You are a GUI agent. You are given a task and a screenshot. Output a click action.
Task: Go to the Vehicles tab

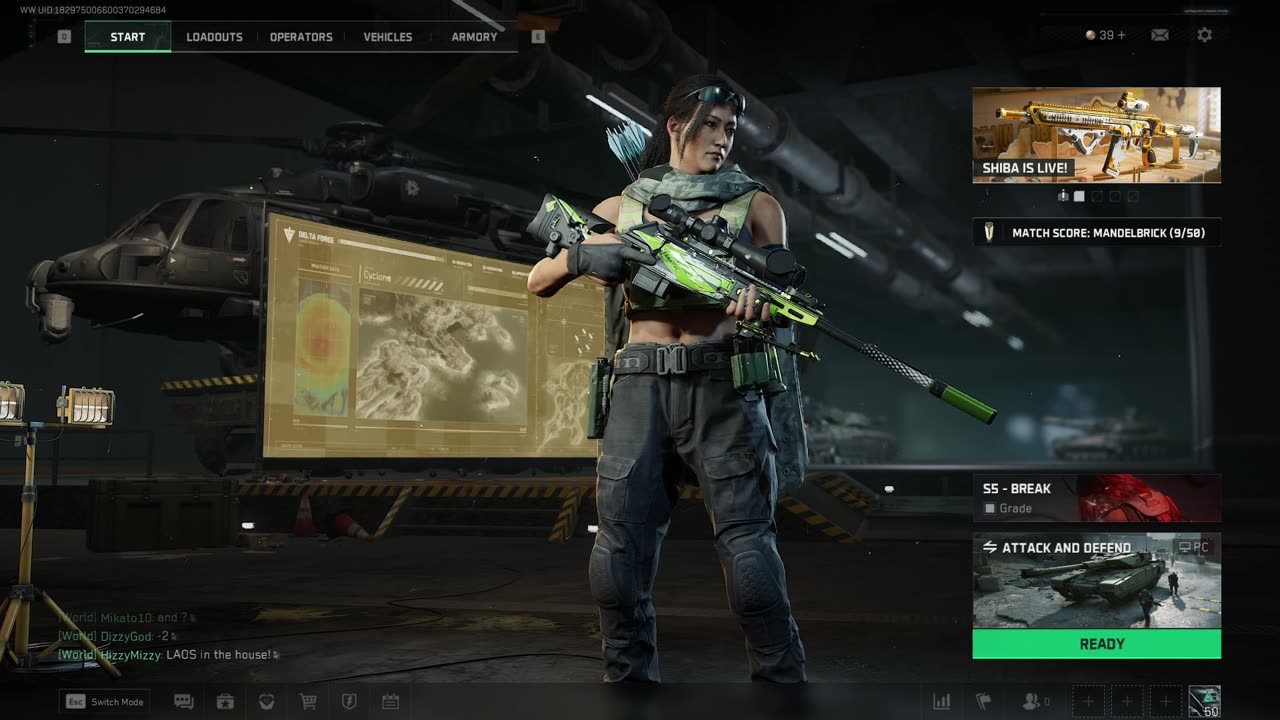click(388, 37)
